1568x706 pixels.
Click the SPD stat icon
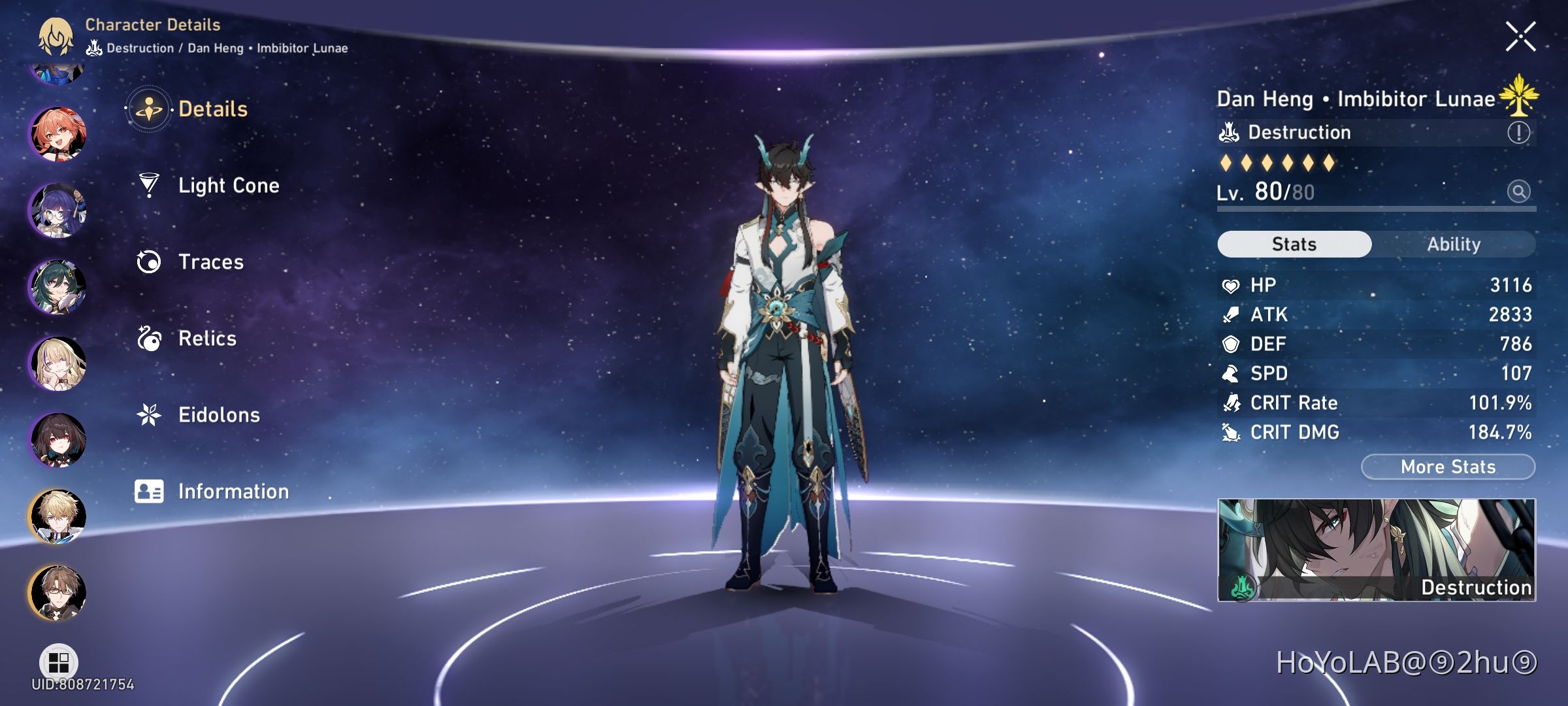coord(1231,373)
